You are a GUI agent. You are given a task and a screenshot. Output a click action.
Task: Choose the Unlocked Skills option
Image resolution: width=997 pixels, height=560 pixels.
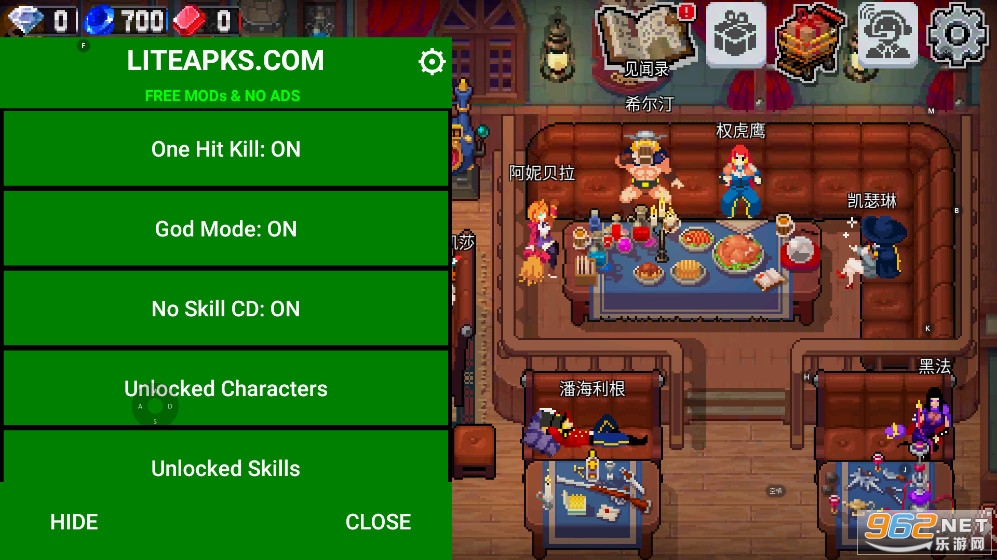[x=226, y=466]
